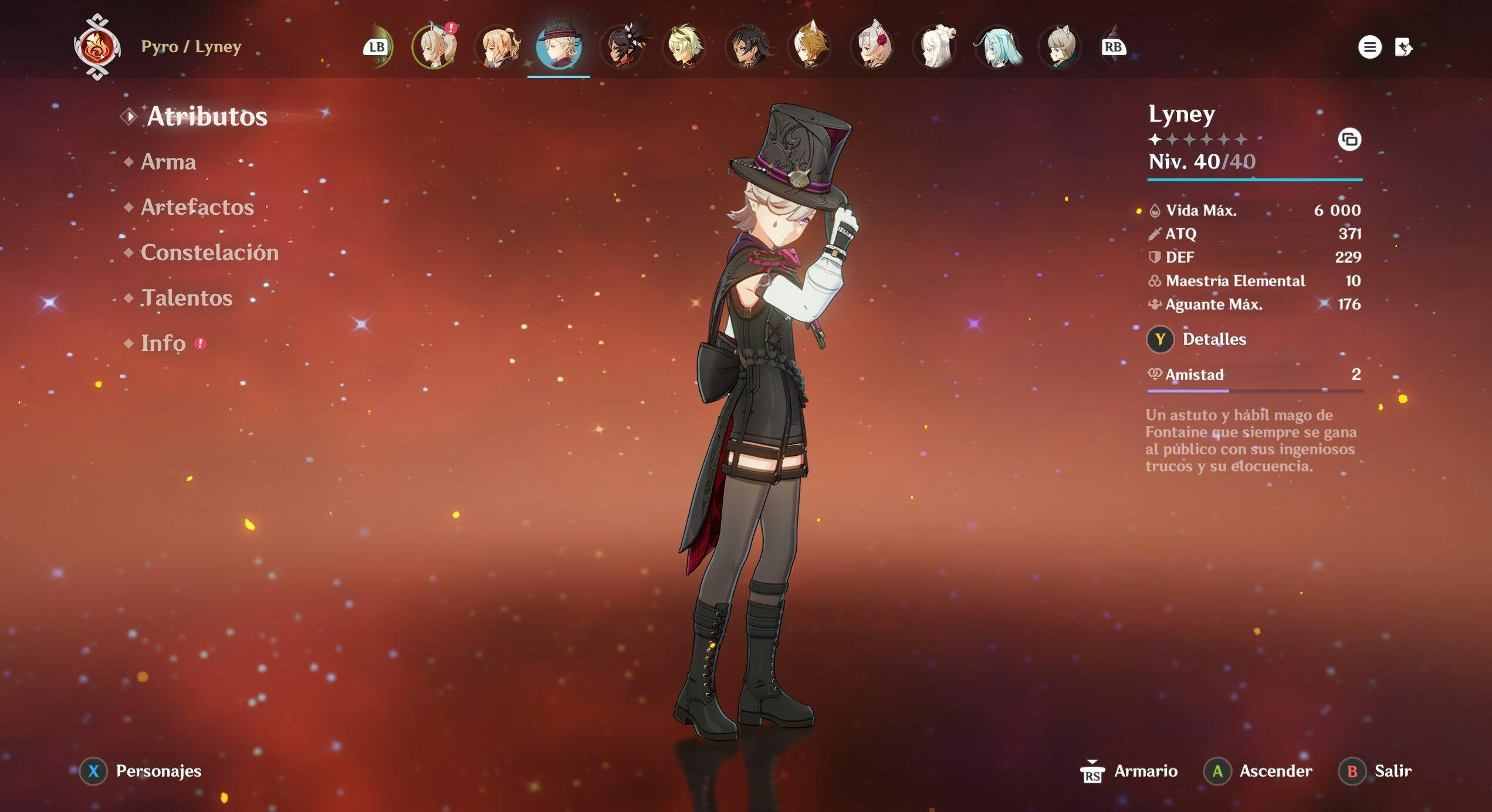Go to the Talentos section

tap(187, 298)
